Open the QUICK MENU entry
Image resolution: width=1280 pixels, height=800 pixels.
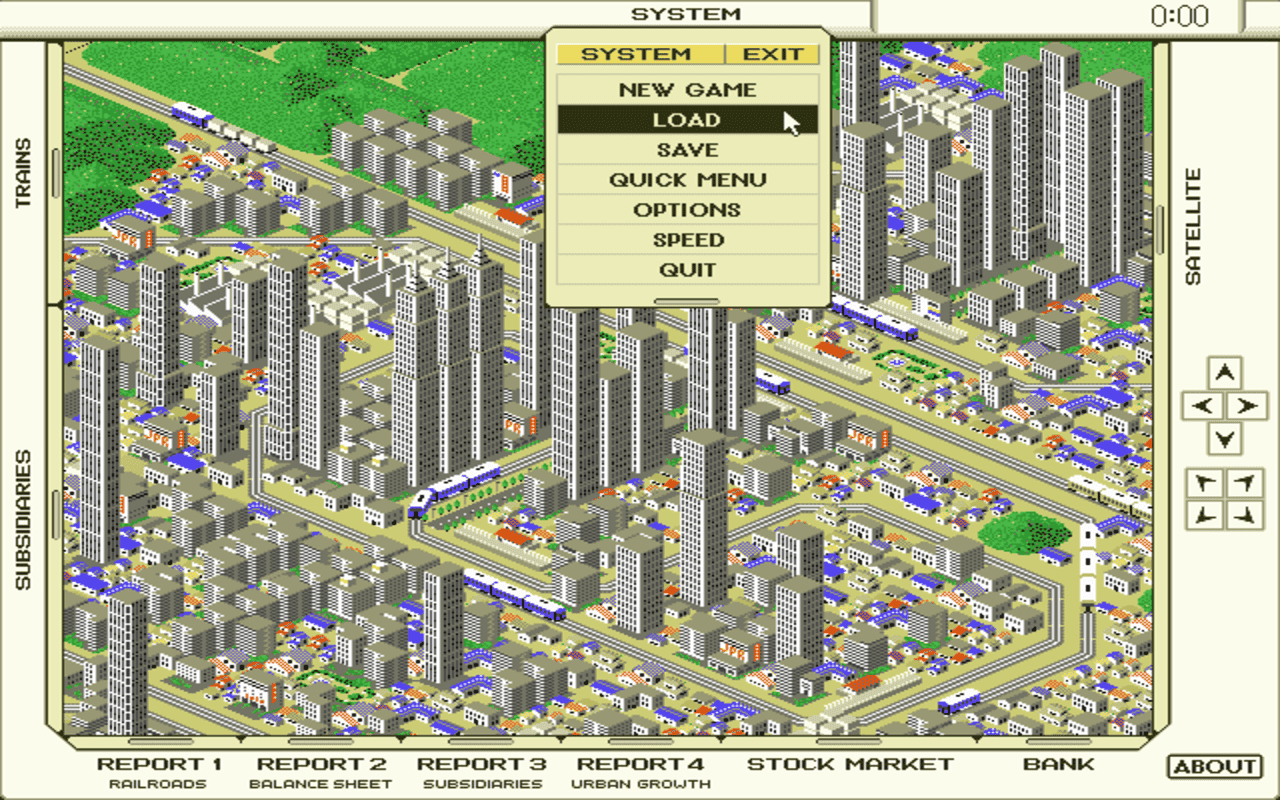click(687, 179)
